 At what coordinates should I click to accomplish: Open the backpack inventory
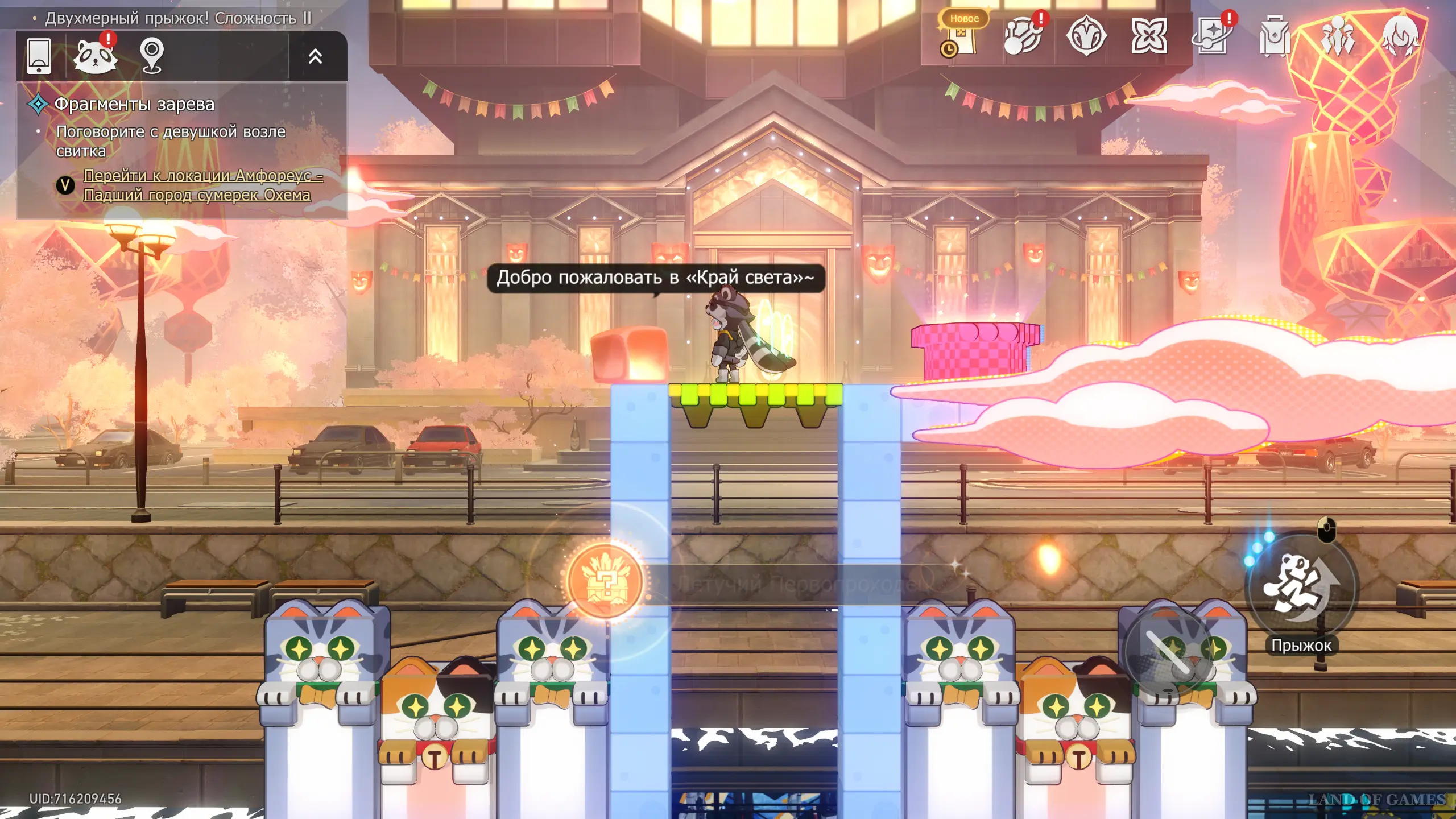1275,36
